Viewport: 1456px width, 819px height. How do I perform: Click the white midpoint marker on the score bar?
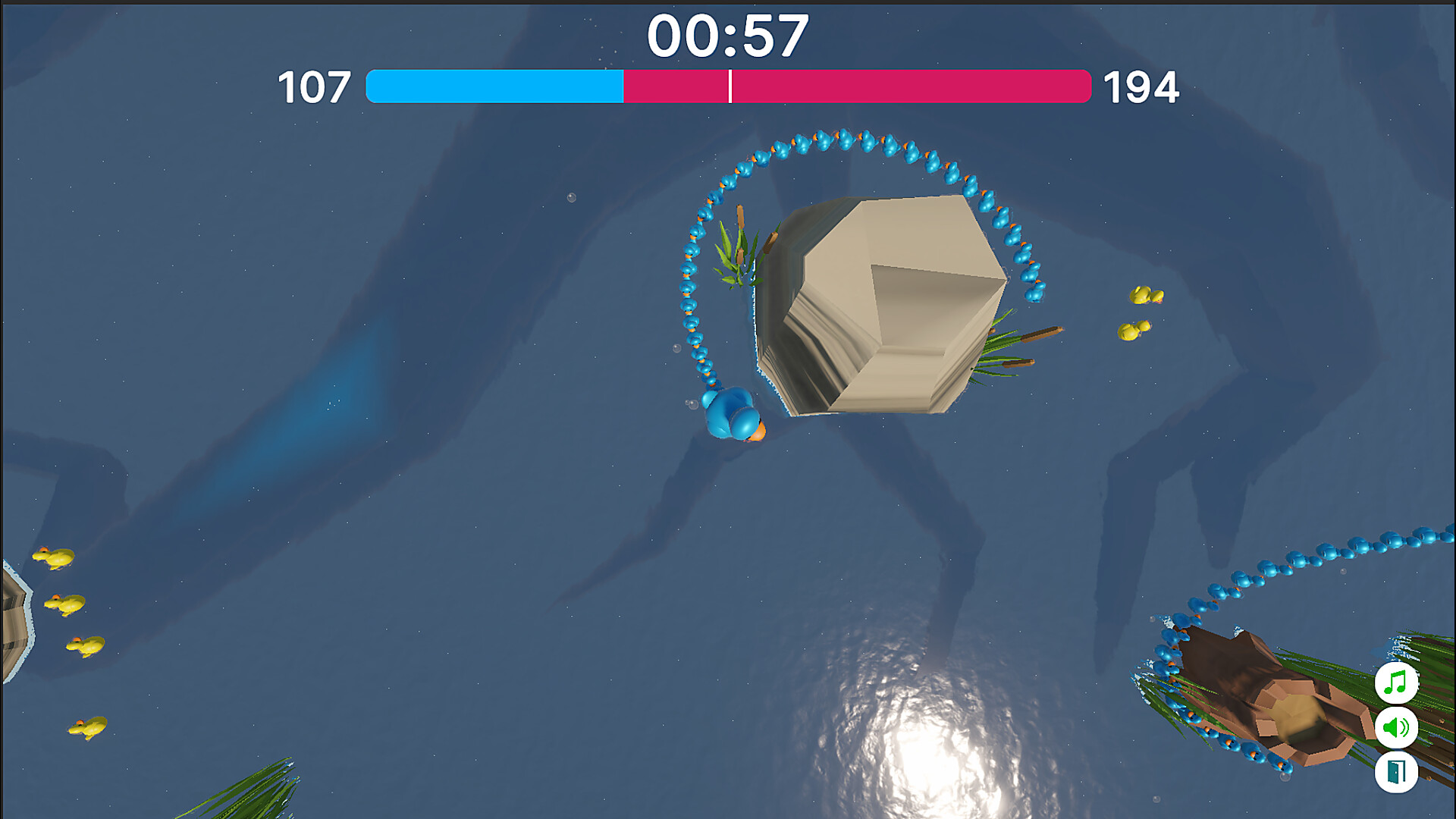pyautogui.click(x=730, y=86)
